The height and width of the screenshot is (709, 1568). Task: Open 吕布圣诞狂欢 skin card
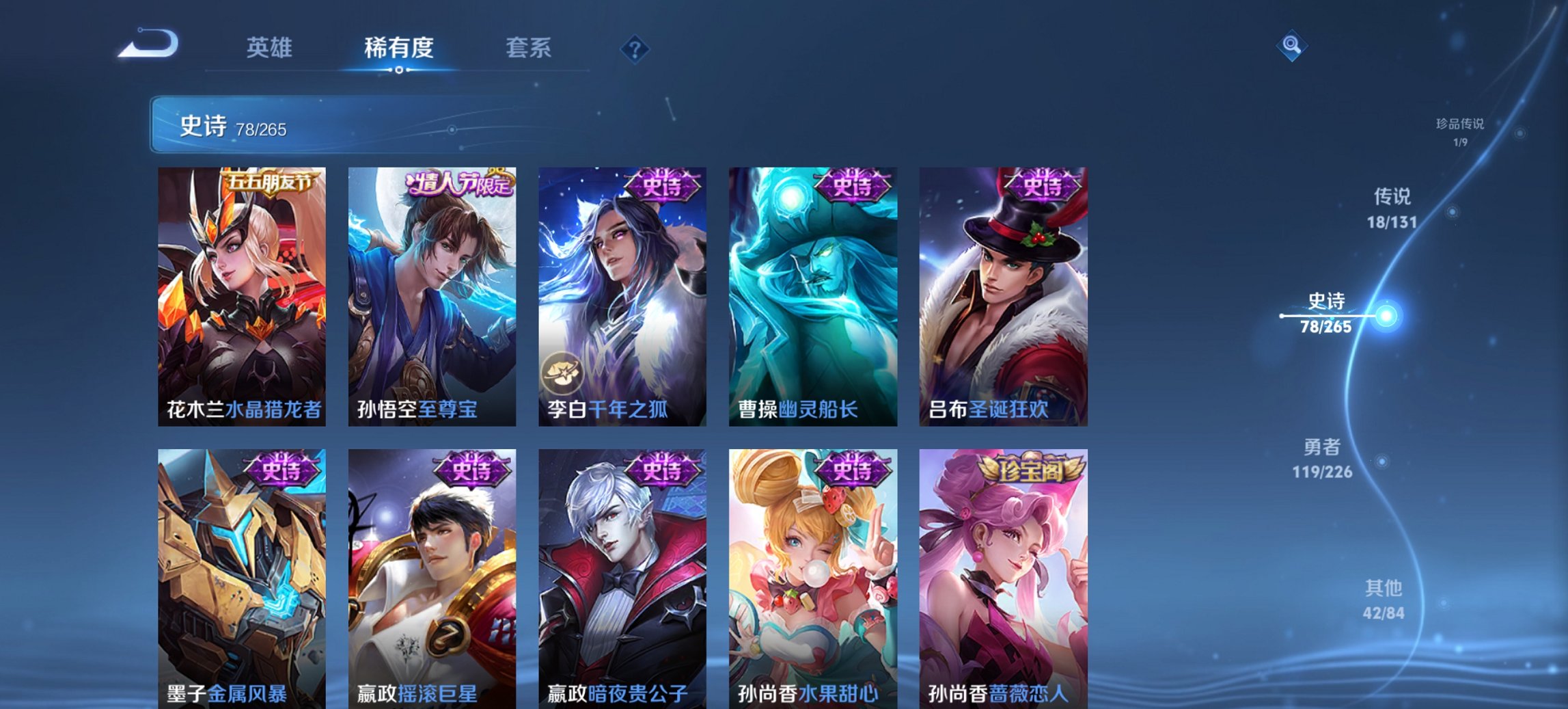pos(1004,294)
